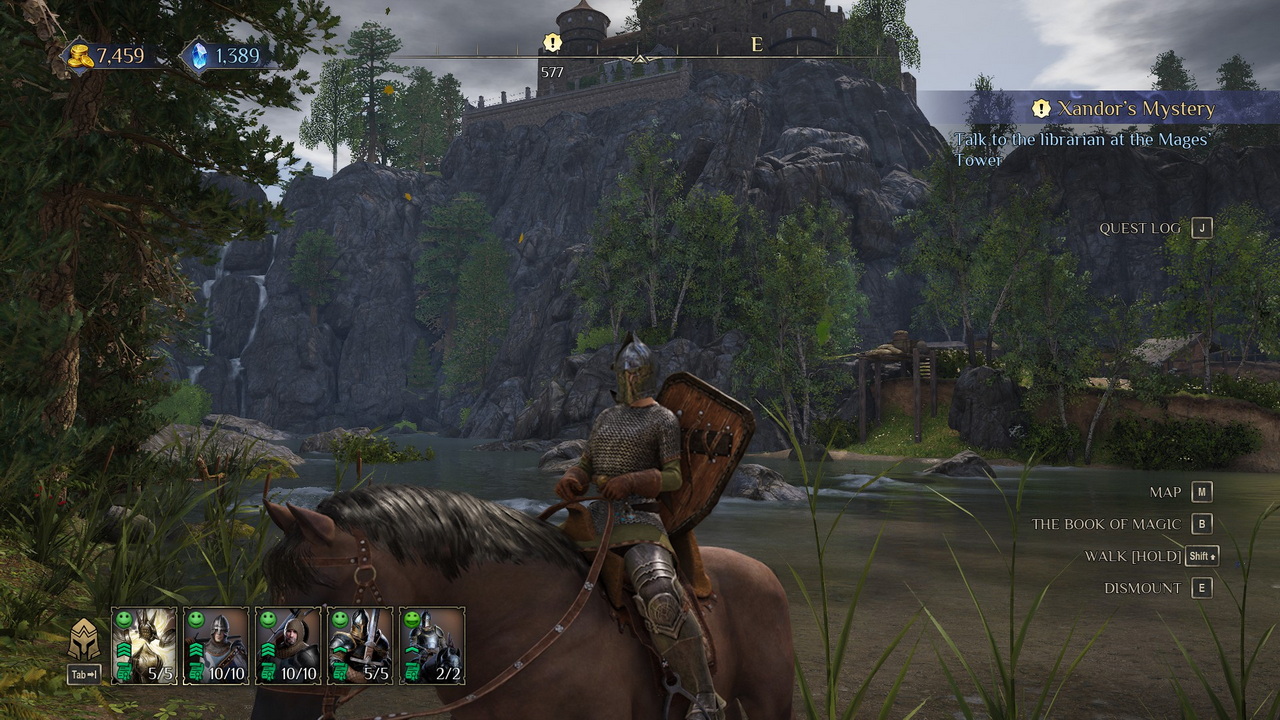Image resolution: width=1280 pixels, height=720 pixels.
Task: Choose the hooded crossbowman unit card
Action: tap(288, 645)
